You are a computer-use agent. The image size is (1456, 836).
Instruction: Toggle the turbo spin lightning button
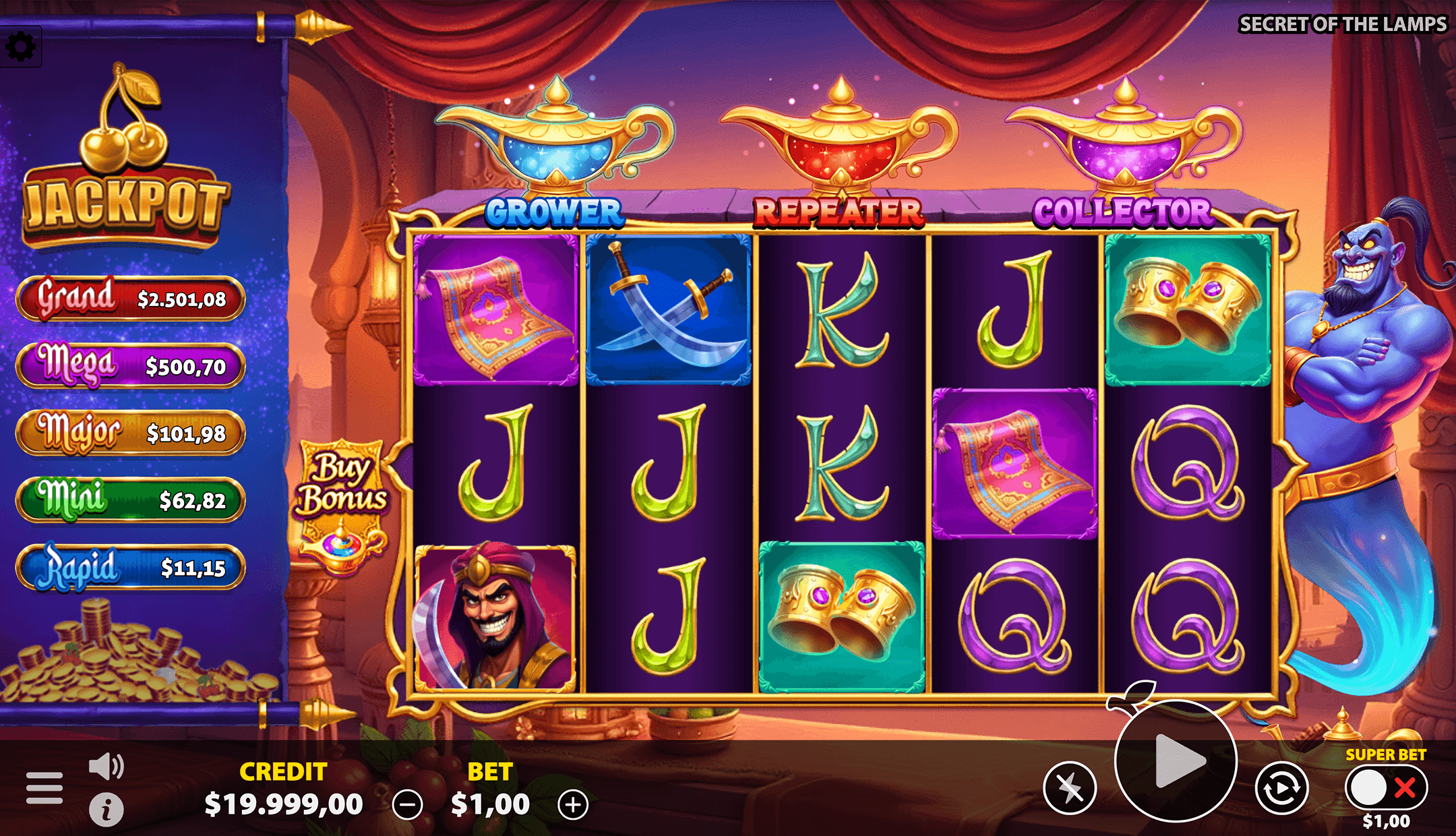(1070, 787)
